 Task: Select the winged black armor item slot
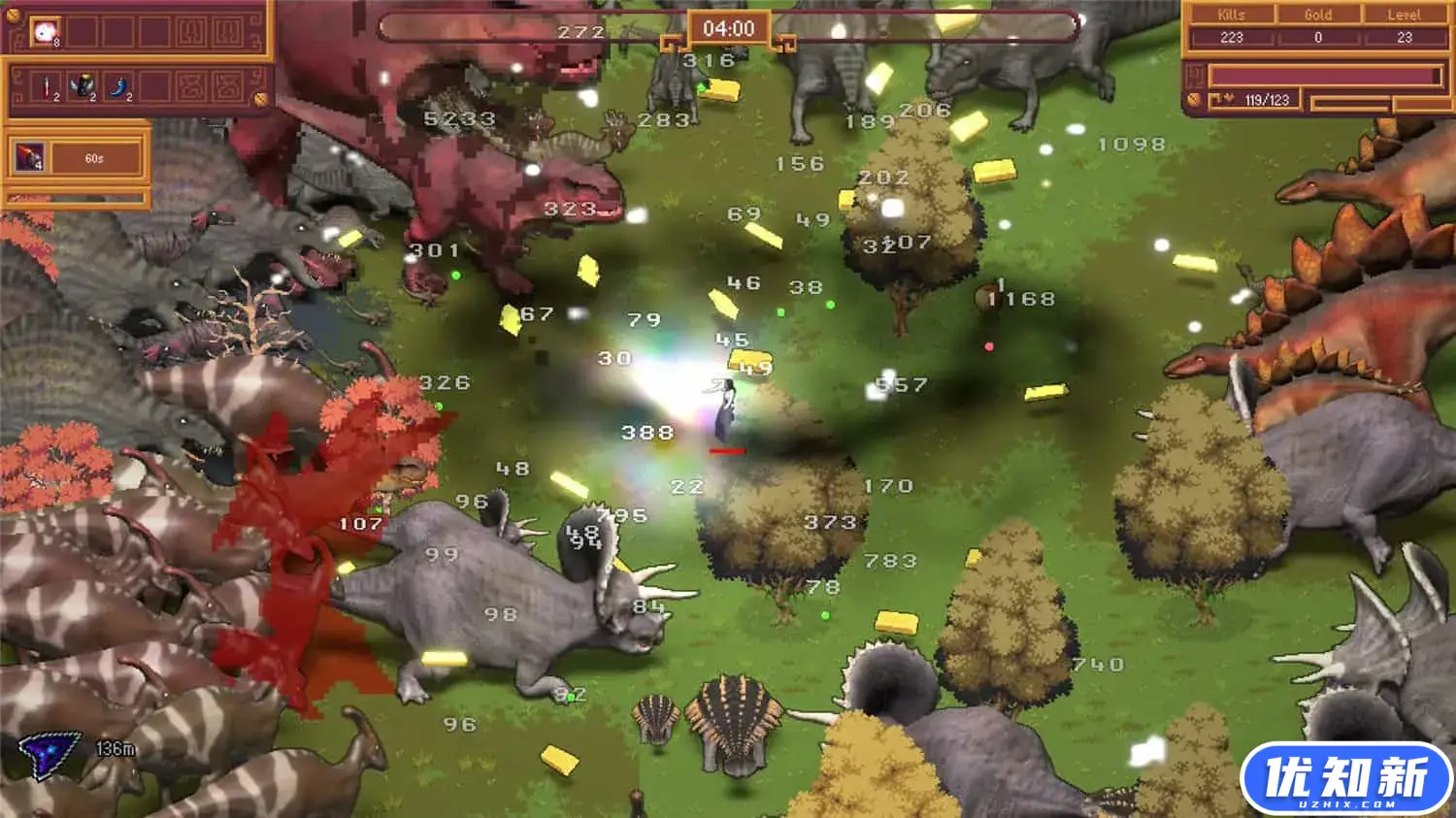[83, 87]
